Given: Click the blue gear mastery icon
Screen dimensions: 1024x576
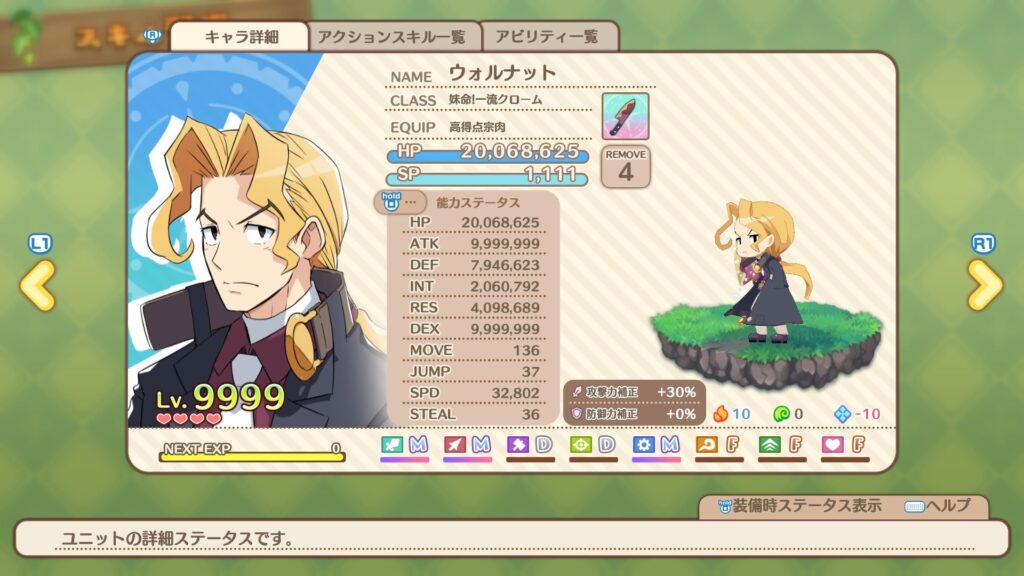Looking at the screenshot, I should click(644, 444).
